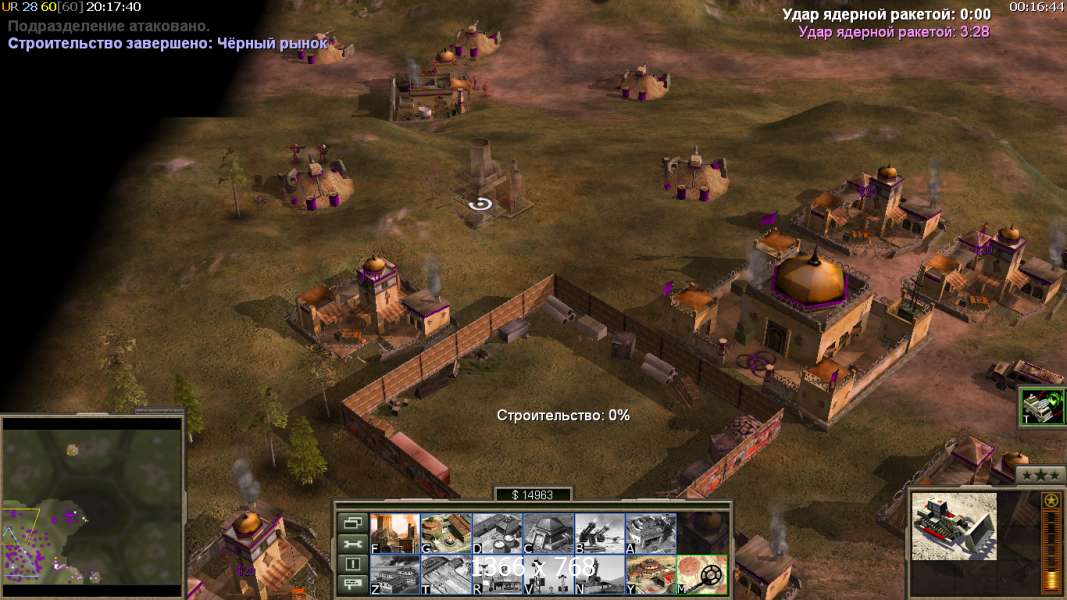Click the overlapping rectangles button
Screen dimensions: 1067x600
353,522
